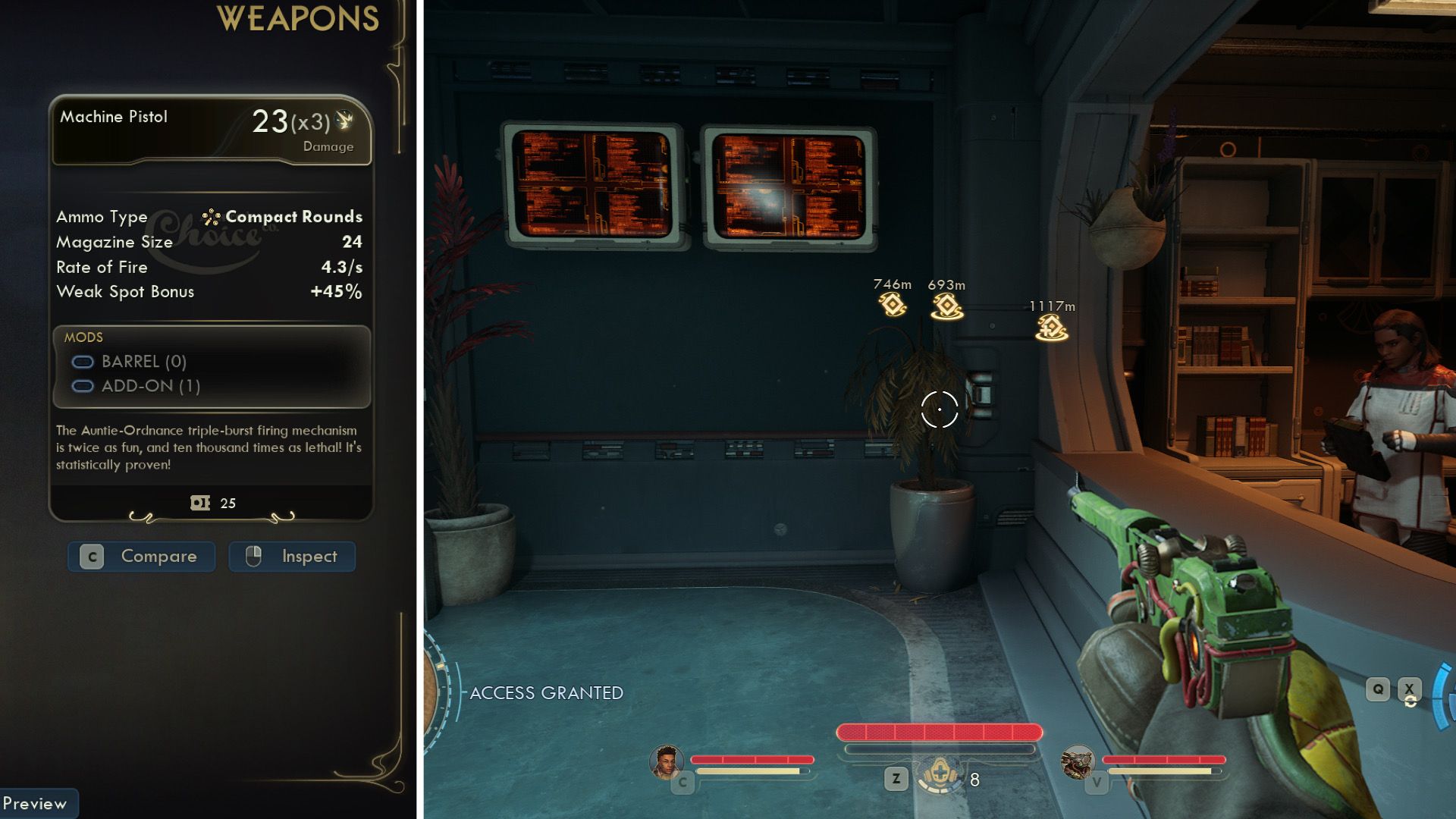Click the 1117m objective marker
The height and width of the screenshot is (819, 1456).
point(1052,328)
